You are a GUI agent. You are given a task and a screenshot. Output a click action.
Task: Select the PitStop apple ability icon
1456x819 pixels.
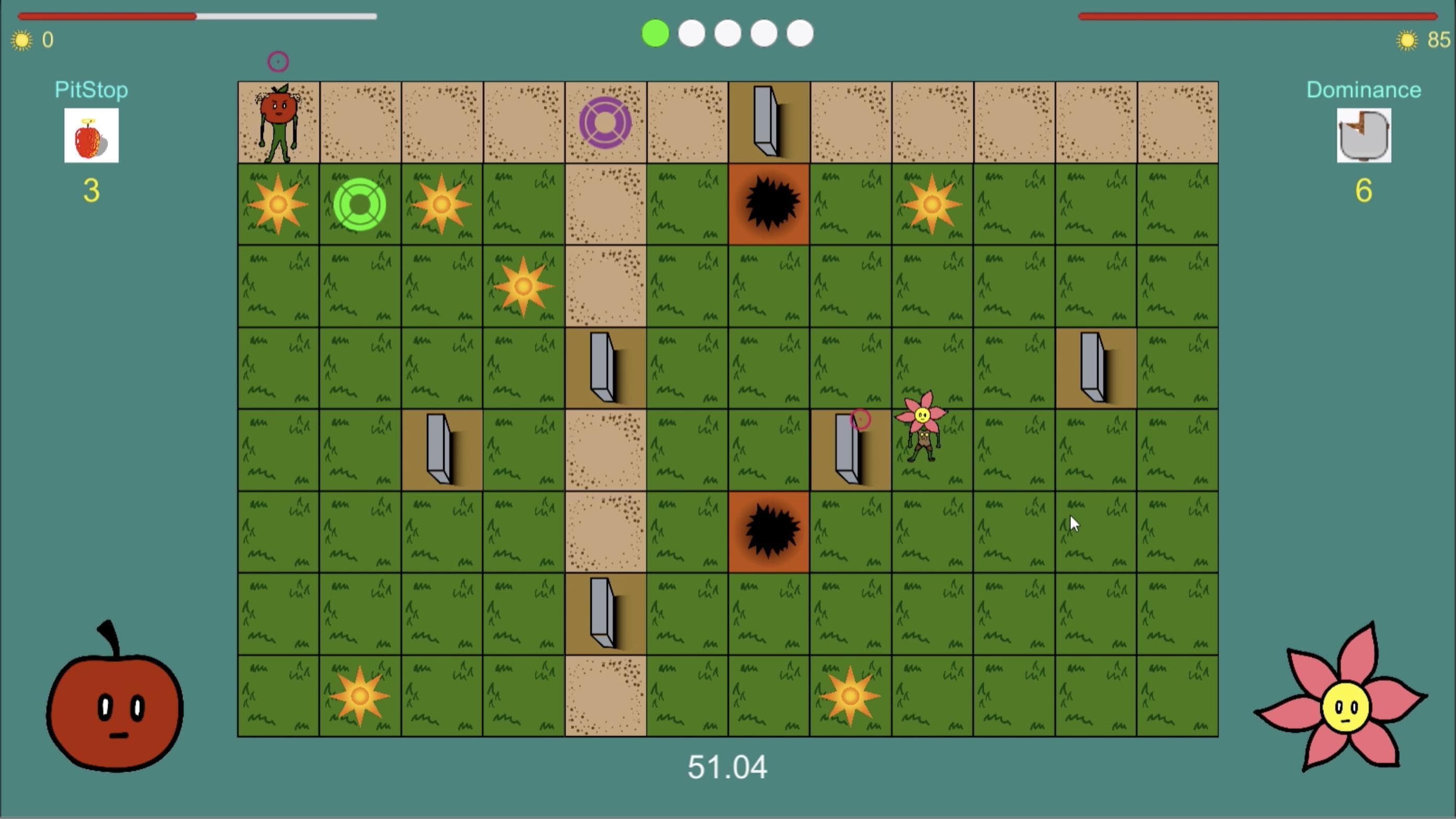(91, 136)
